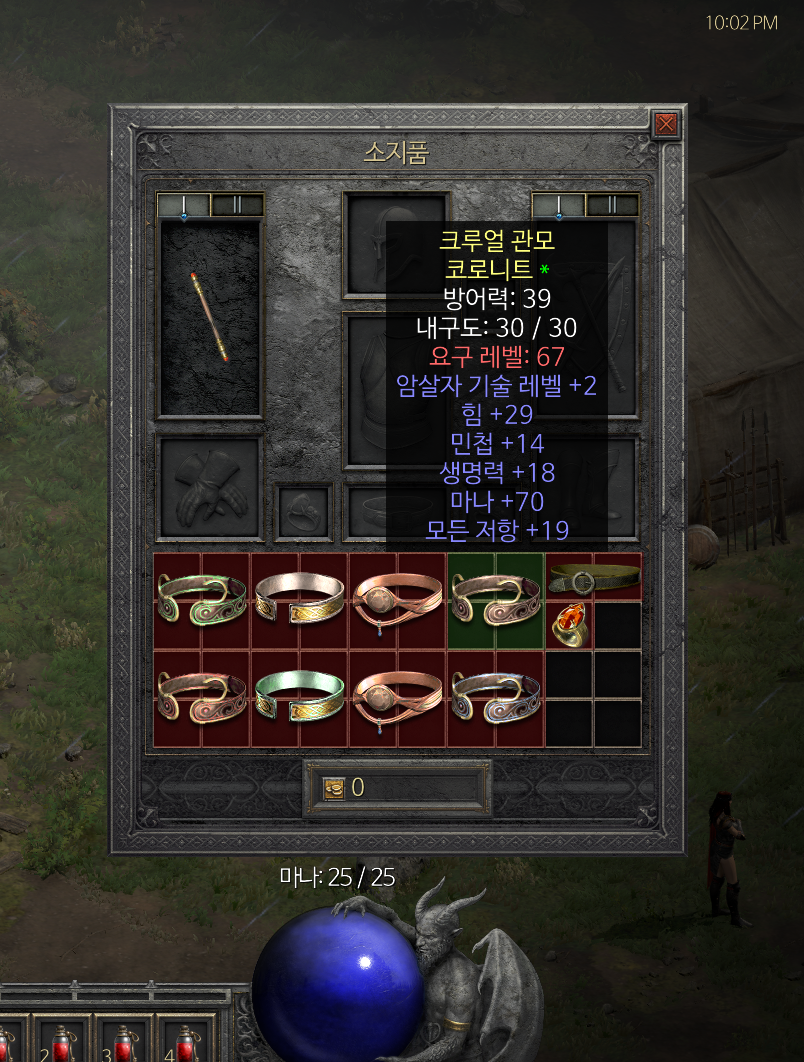Screen dimensions: 804x1062
Task: Pick the green band circlet in bottom row
Action: click(299, 698)
